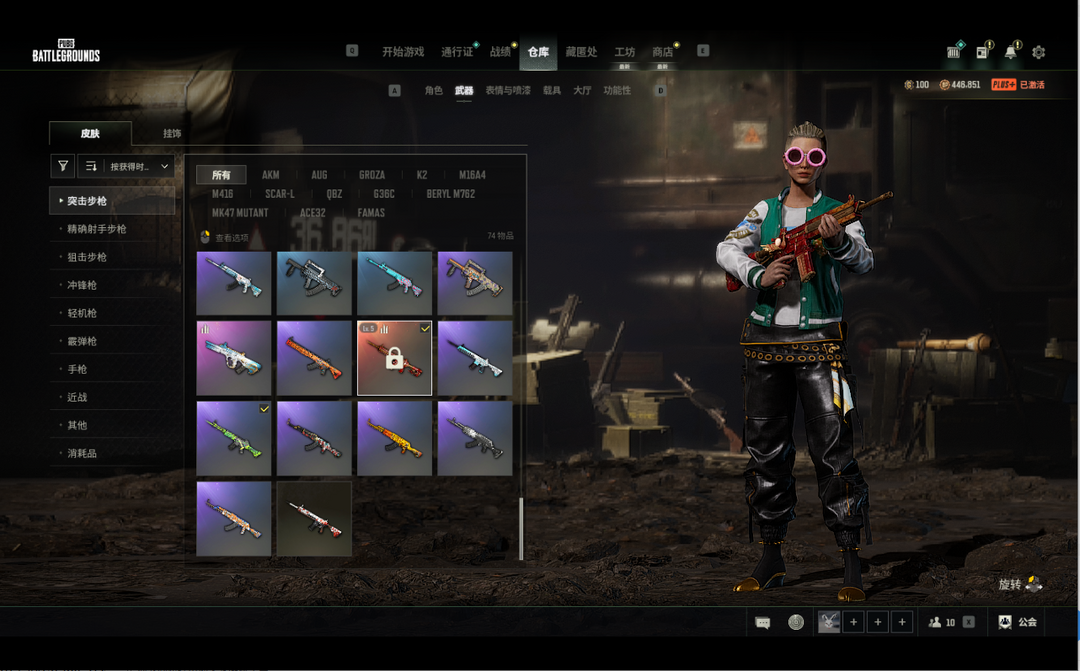
Task: Open the 商店 tab
Action: coord(662,52)
